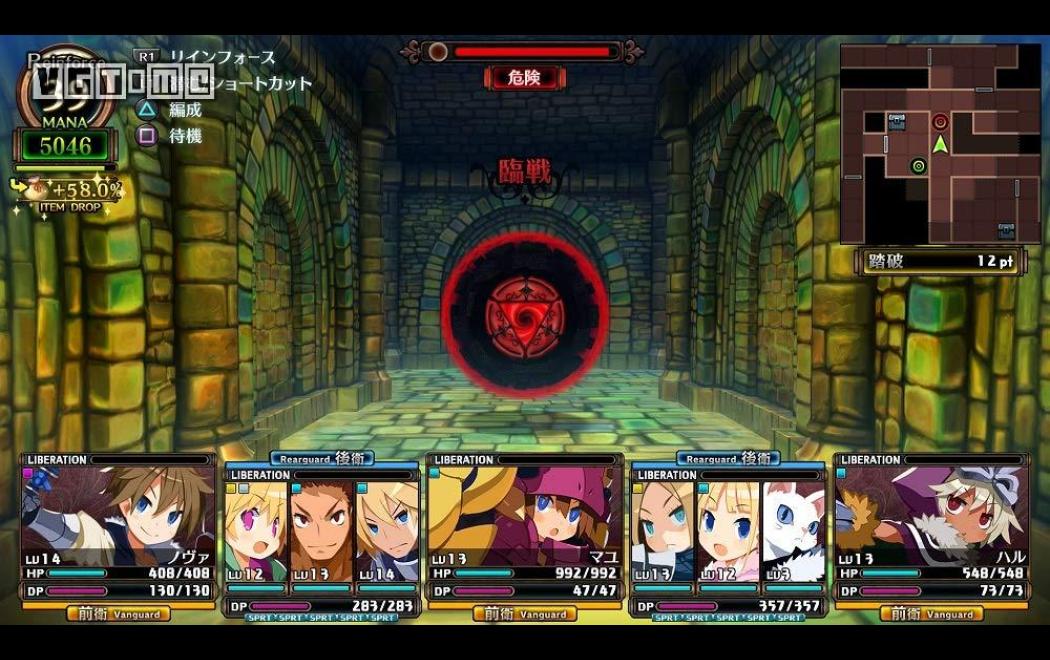Click the green ring marker on minimap
Screen dimensions: 1050x660
tap(918, 166)
